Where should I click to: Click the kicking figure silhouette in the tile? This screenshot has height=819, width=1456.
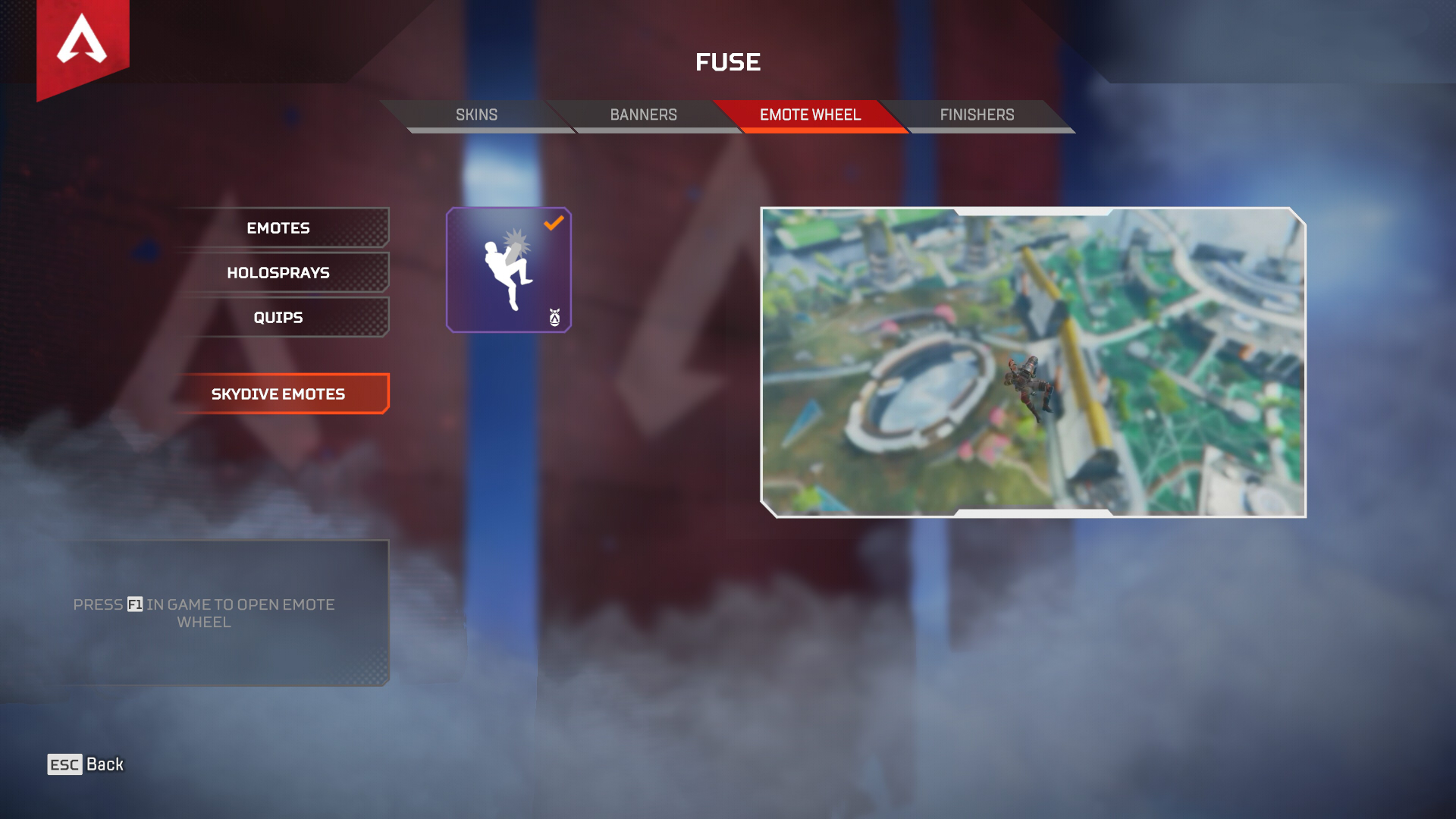[x=507, y=269]
